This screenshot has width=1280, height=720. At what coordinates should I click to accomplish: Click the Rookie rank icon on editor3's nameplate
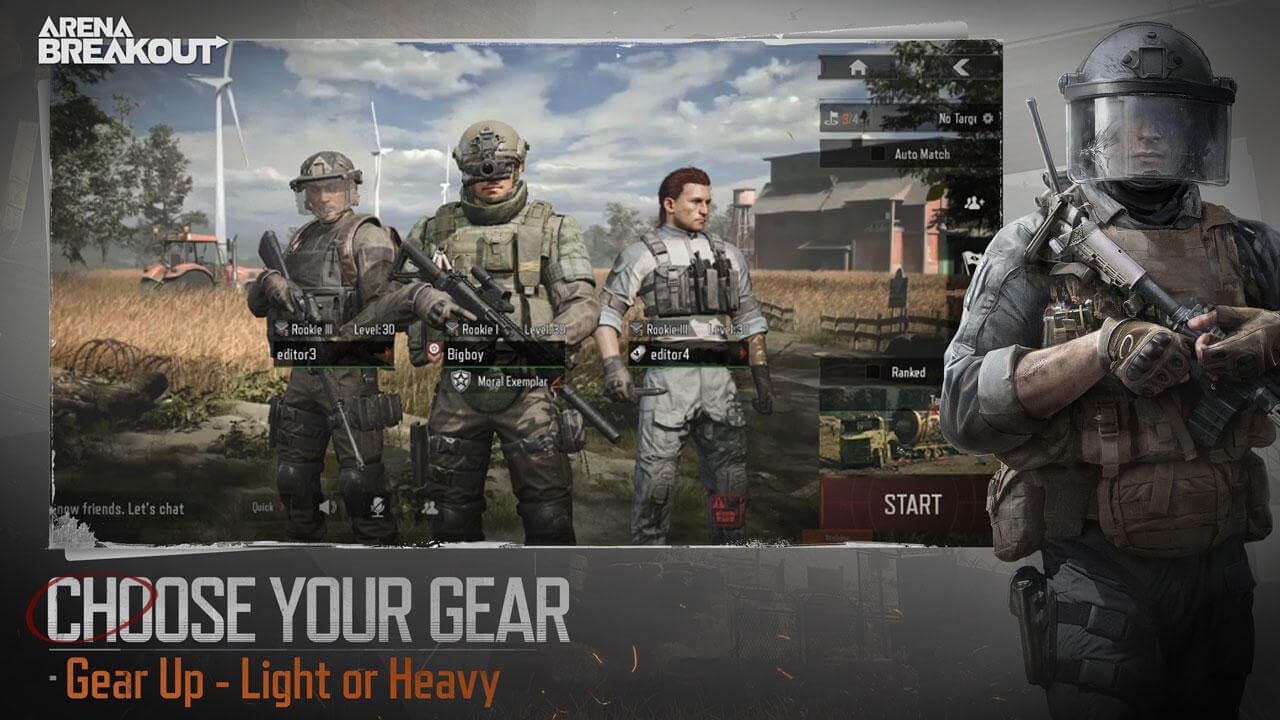[282, 328]
